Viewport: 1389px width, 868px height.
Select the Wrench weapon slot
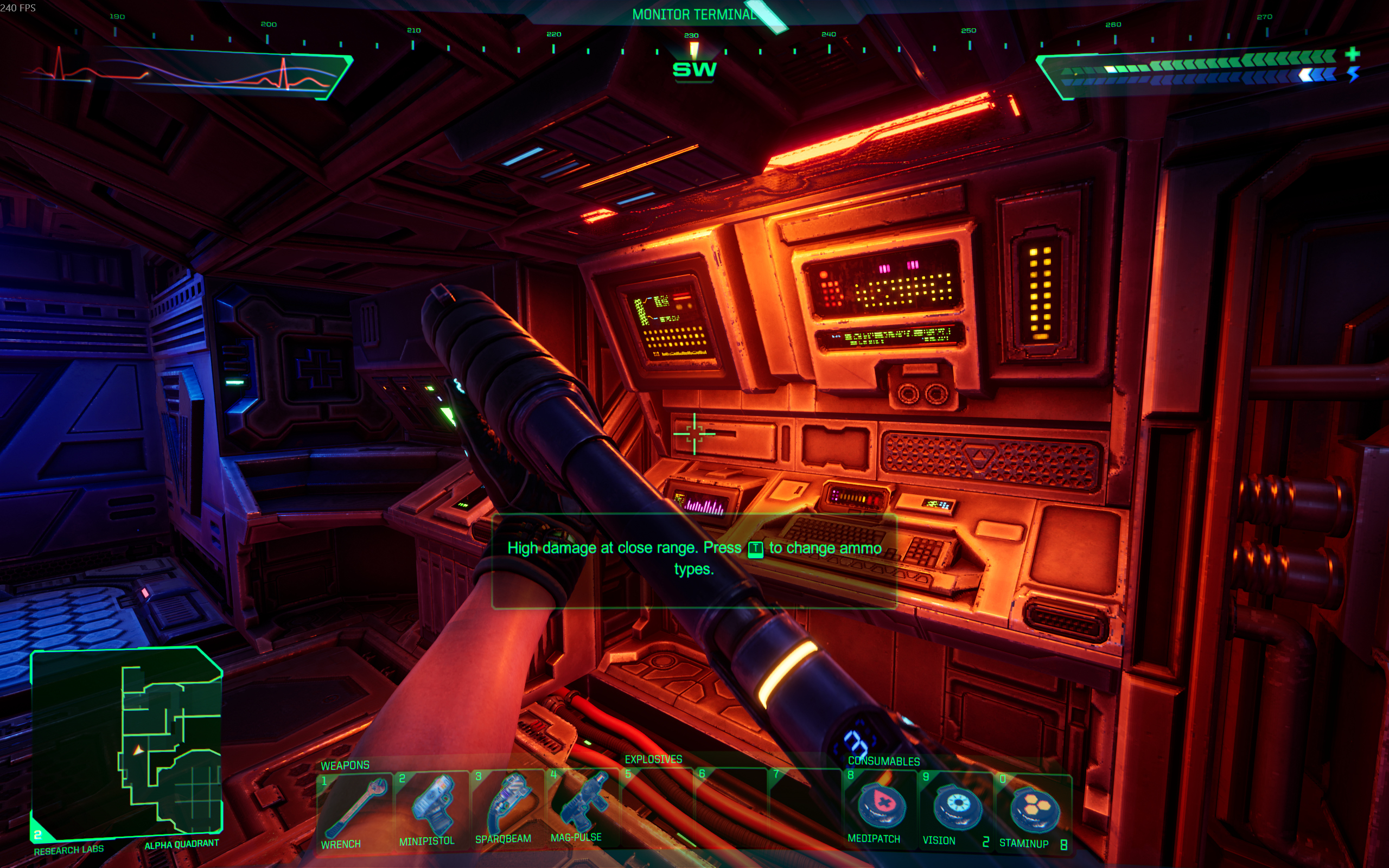(x=354, y=809)
